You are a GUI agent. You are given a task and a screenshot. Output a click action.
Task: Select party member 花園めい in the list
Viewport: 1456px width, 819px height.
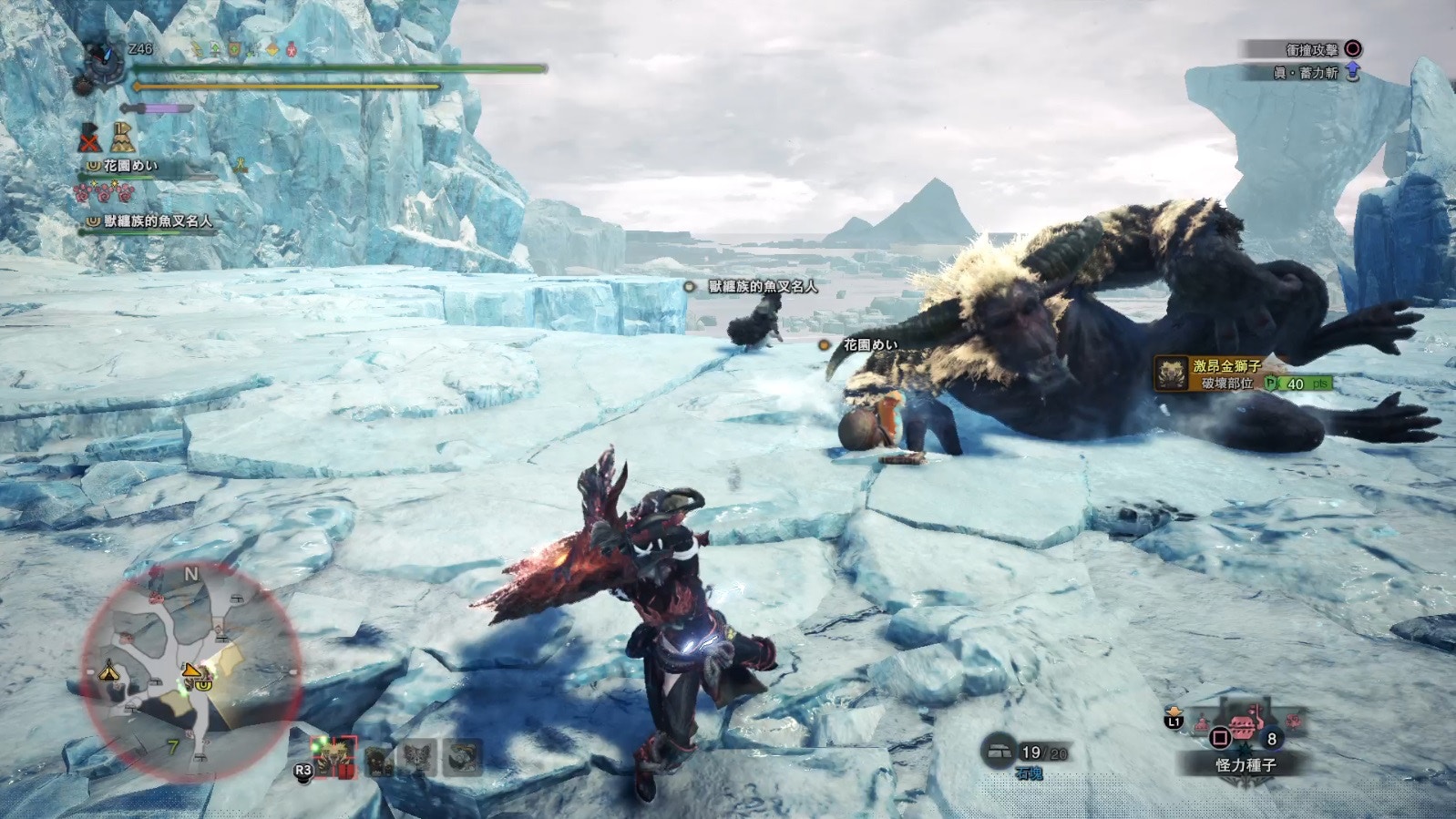click(130, 166)
